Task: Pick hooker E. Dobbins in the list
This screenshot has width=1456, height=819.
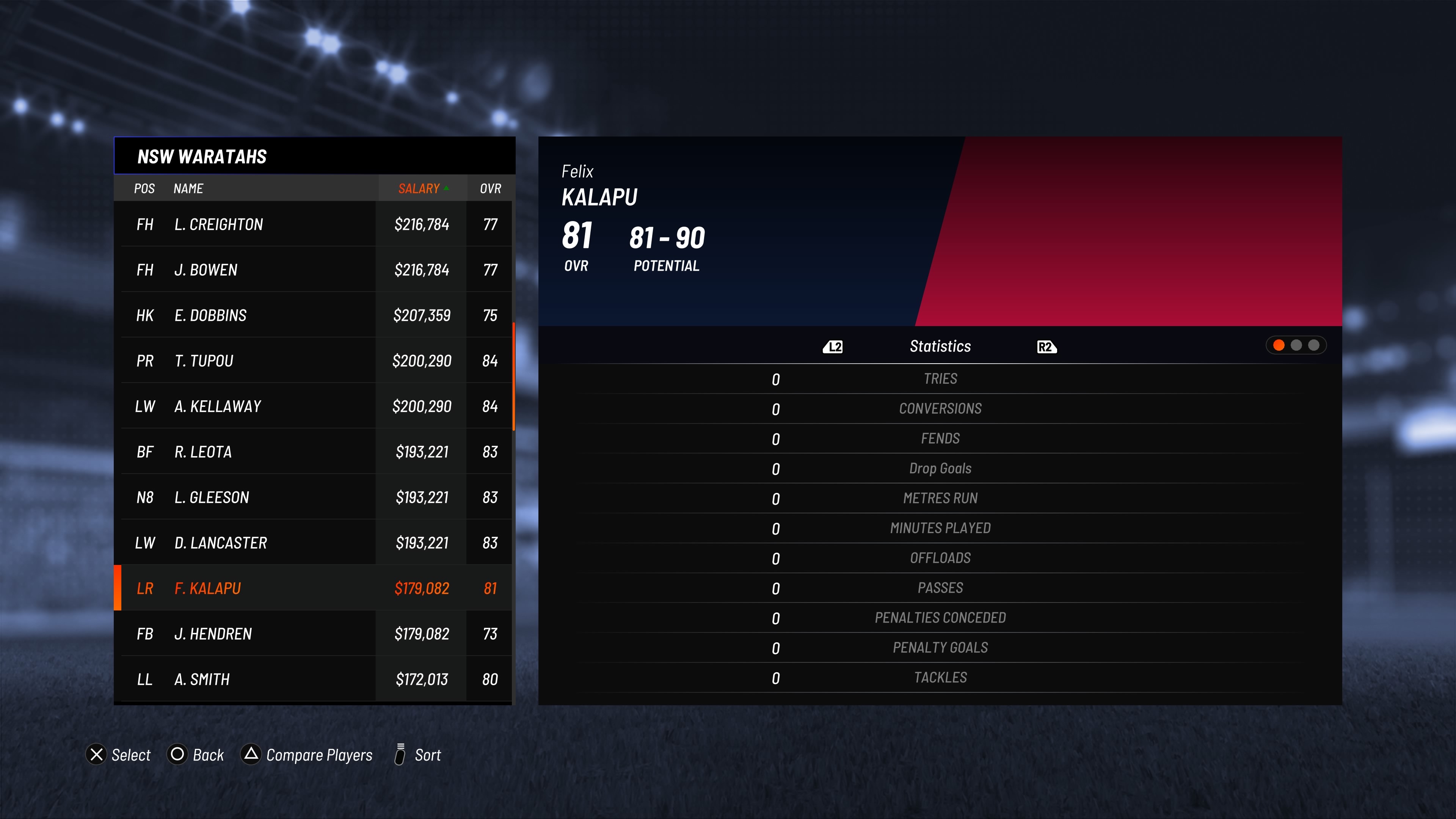Action: [x=314, y=315]
